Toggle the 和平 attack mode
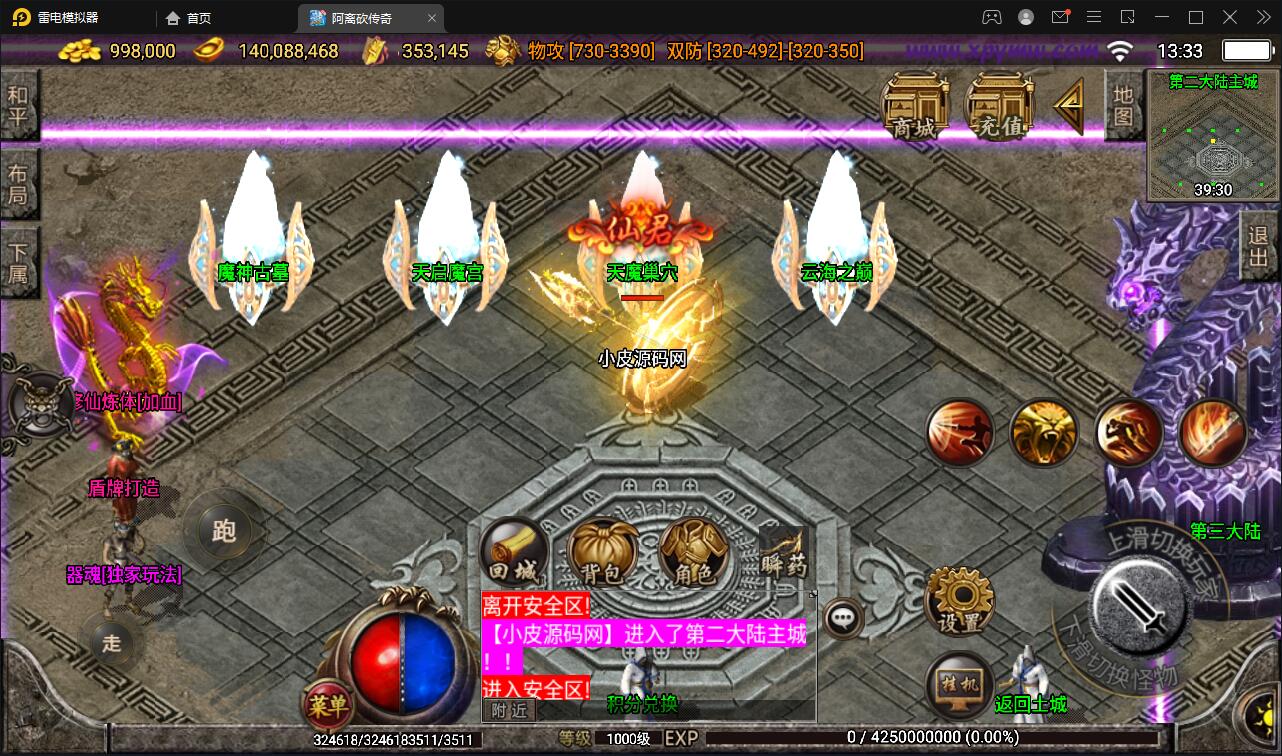1282x756 pixels. pyautogui.click(x=18, y=106)
